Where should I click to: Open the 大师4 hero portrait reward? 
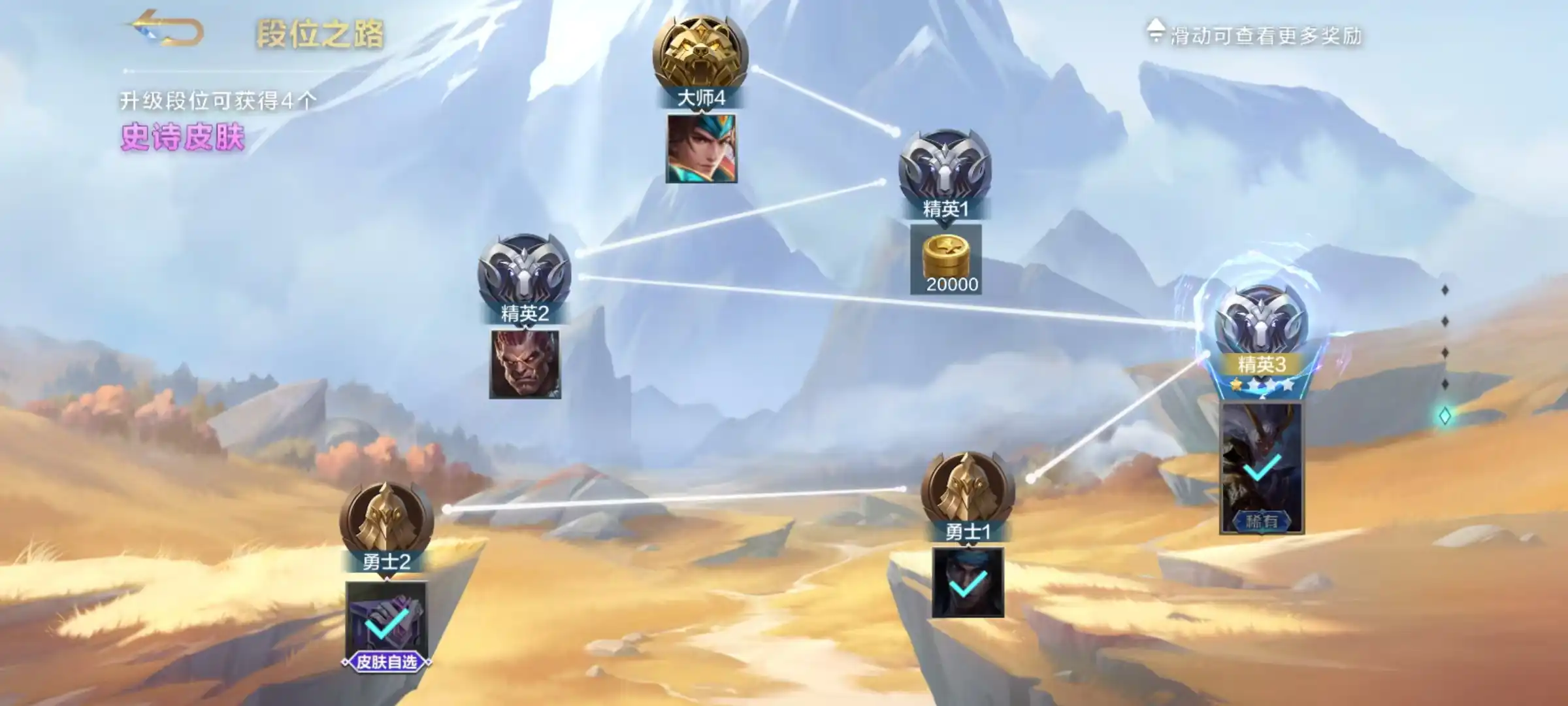(701, 148)
